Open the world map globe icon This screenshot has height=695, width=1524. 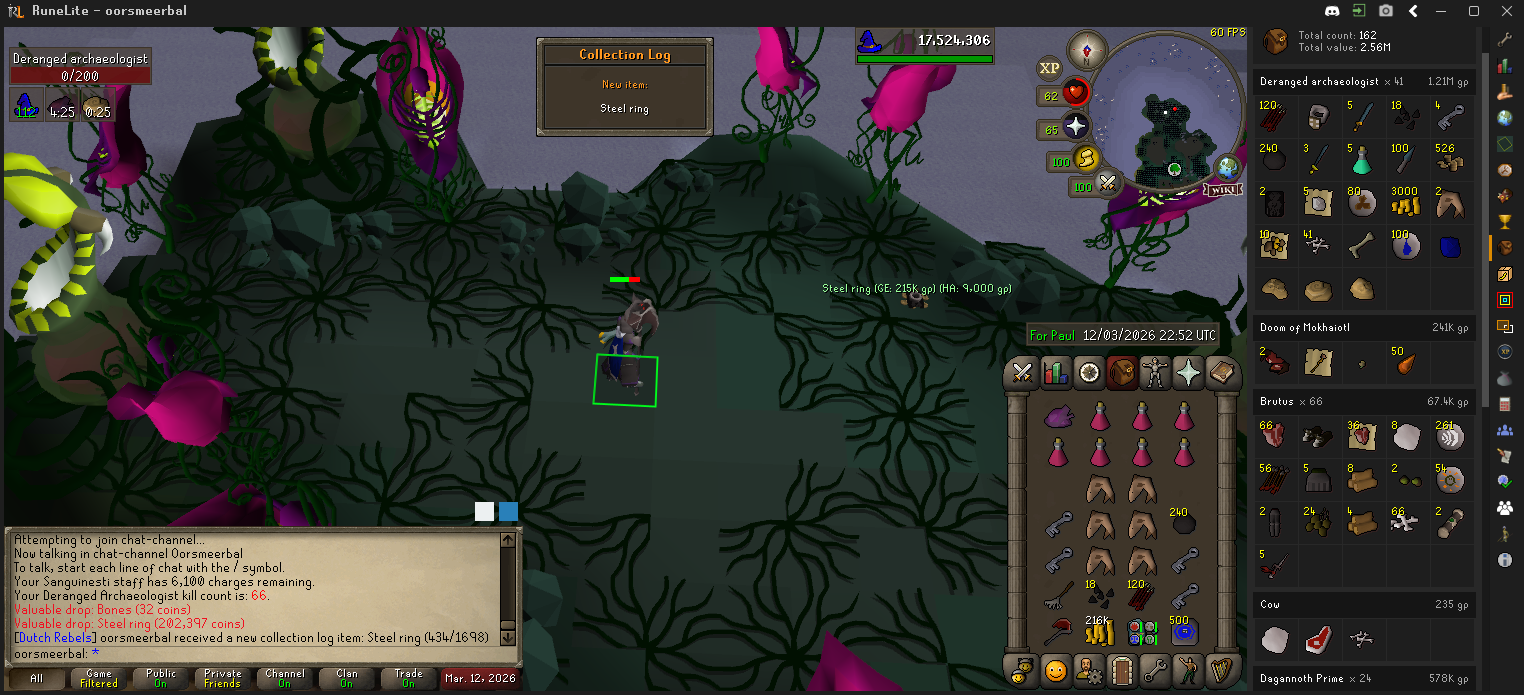tap(1228, 166)
